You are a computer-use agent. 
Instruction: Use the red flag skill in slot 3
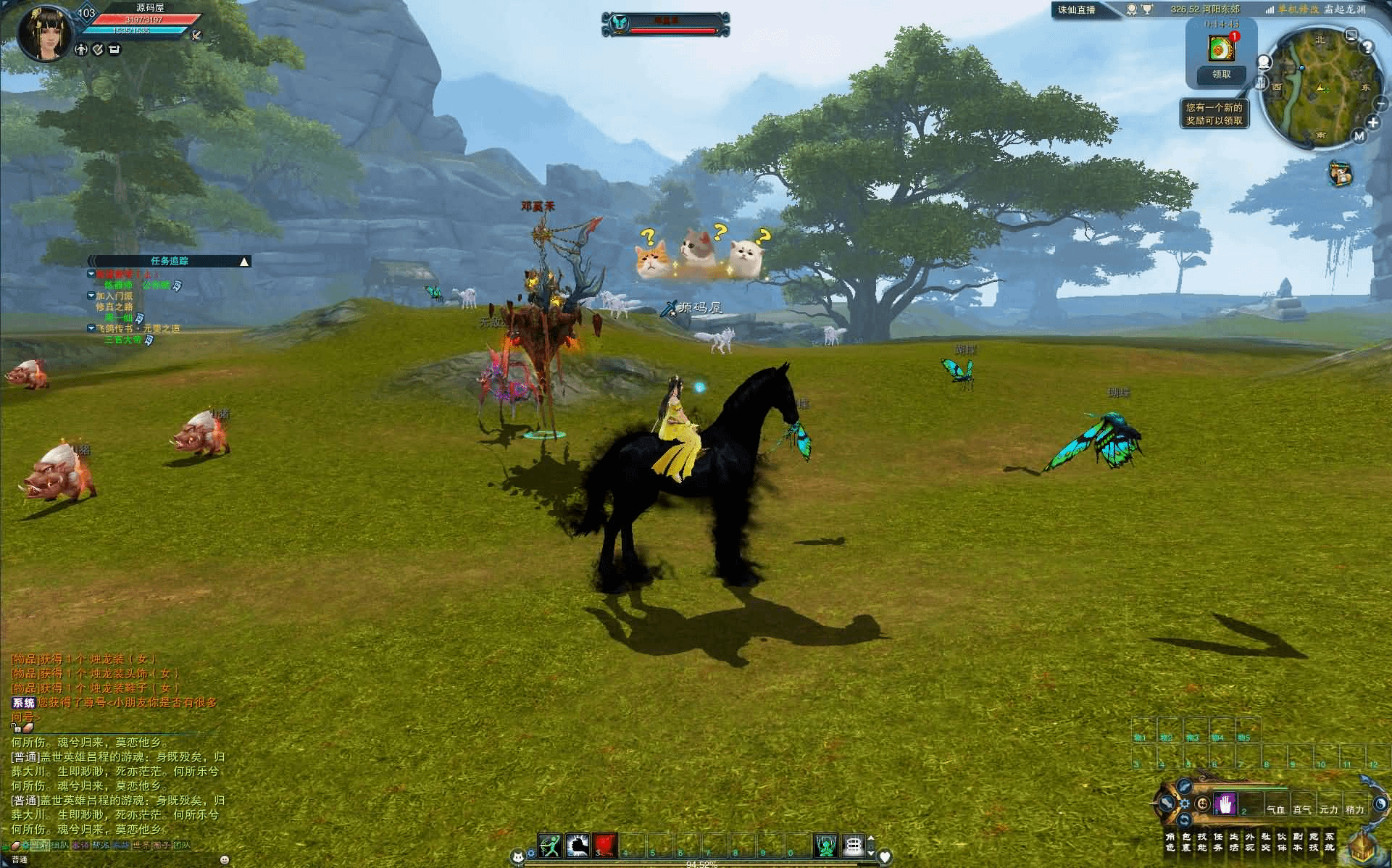[x=605, y=845]
